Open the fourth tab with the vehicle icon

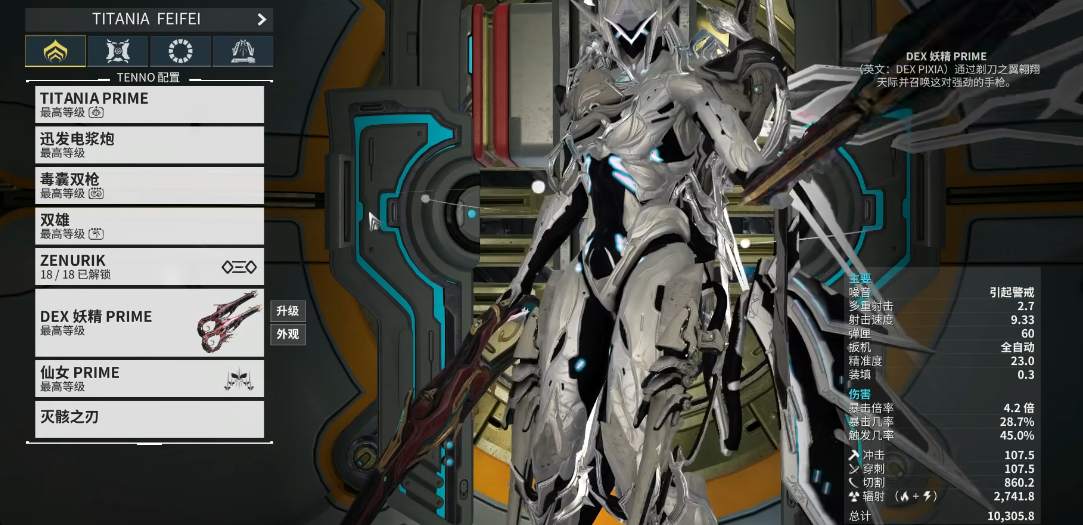(x=242, y=51)
